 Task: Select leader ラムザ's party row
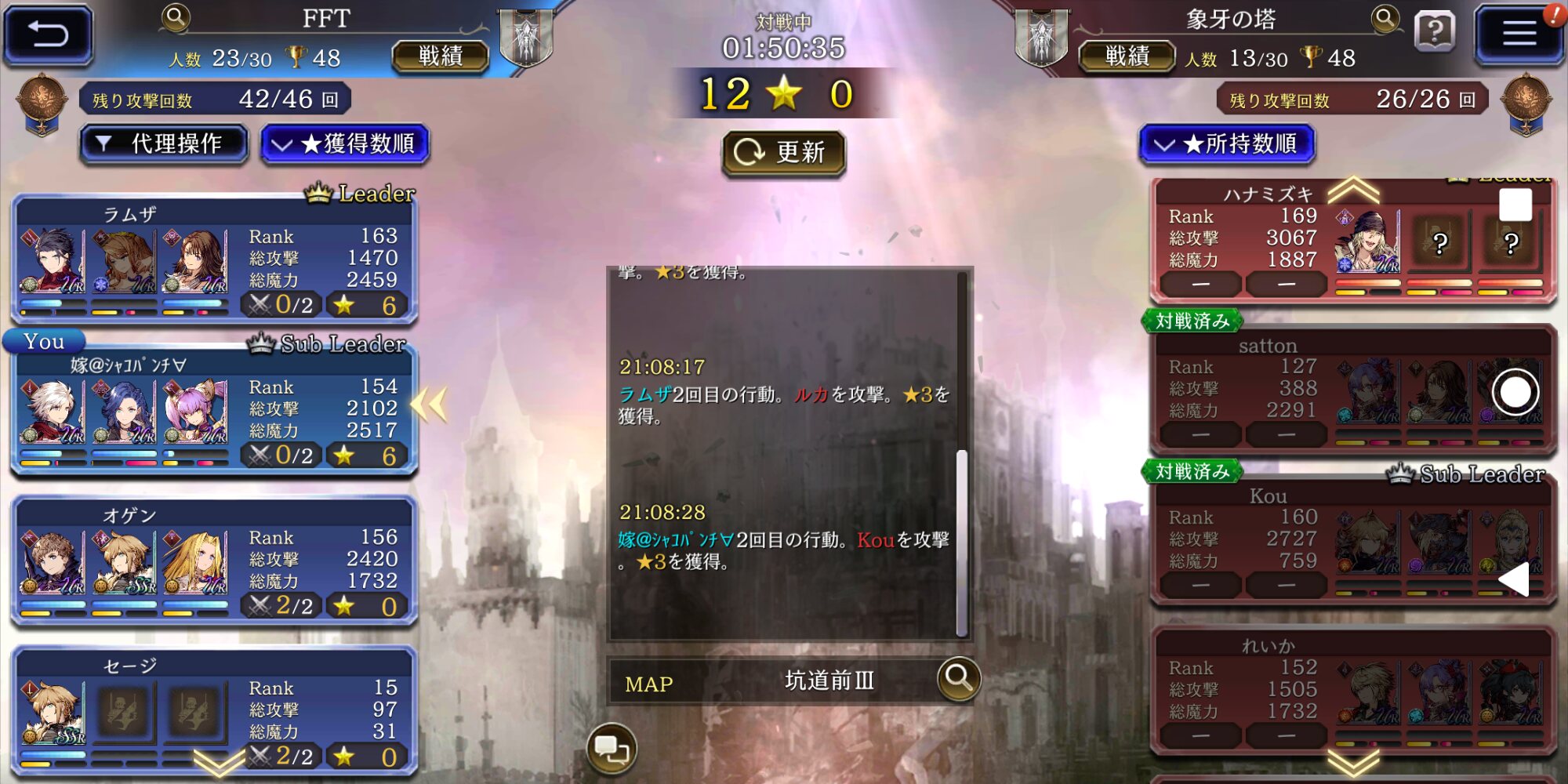point(213,260)
